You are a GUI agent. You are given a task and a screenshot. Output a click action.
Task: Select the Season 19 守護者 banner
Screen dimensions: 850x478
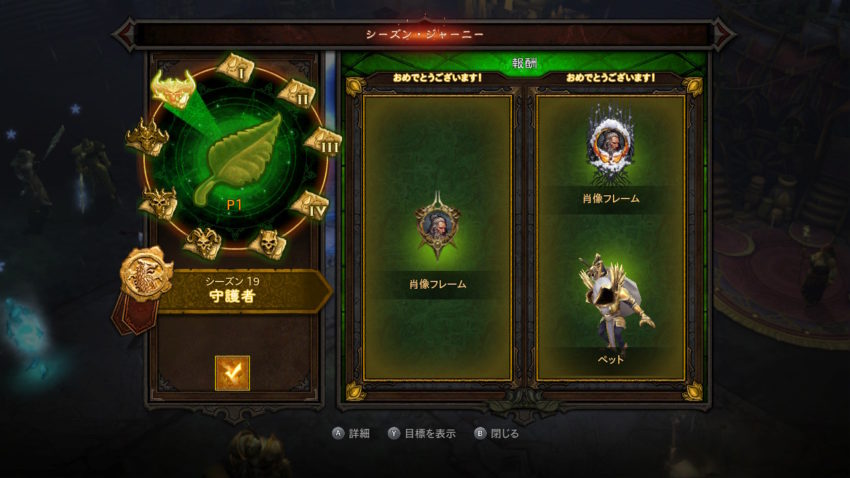coord(238,290)
